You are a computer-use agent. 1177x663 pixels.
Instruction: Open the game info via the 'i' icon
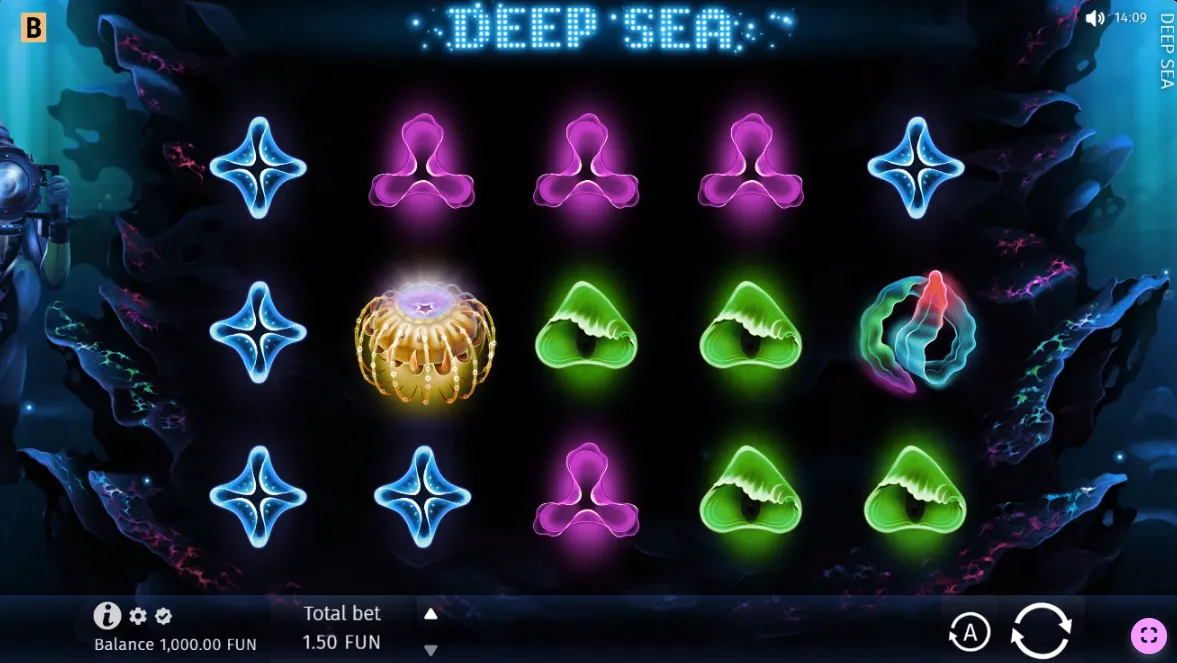click(107, 616)
